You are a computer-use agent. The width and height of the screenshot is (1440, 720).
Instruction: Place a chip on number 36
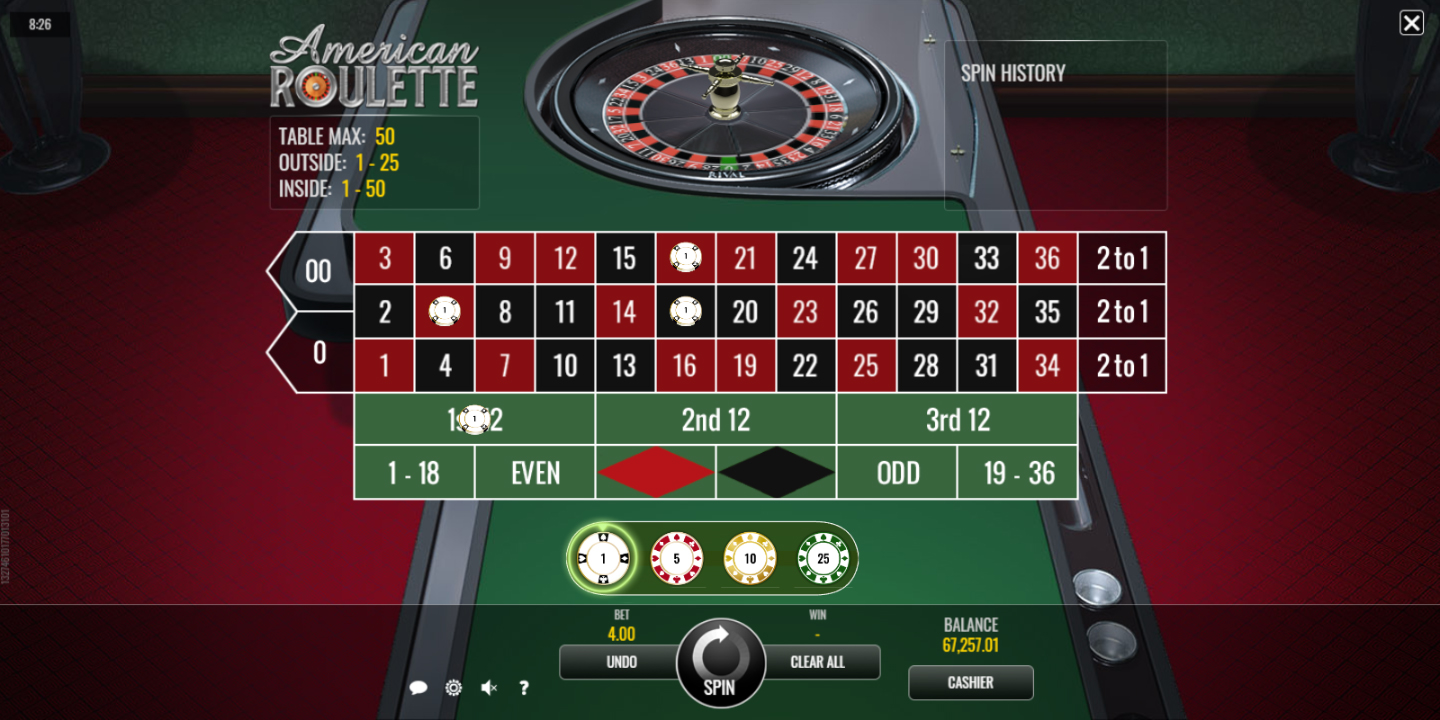1047,259
